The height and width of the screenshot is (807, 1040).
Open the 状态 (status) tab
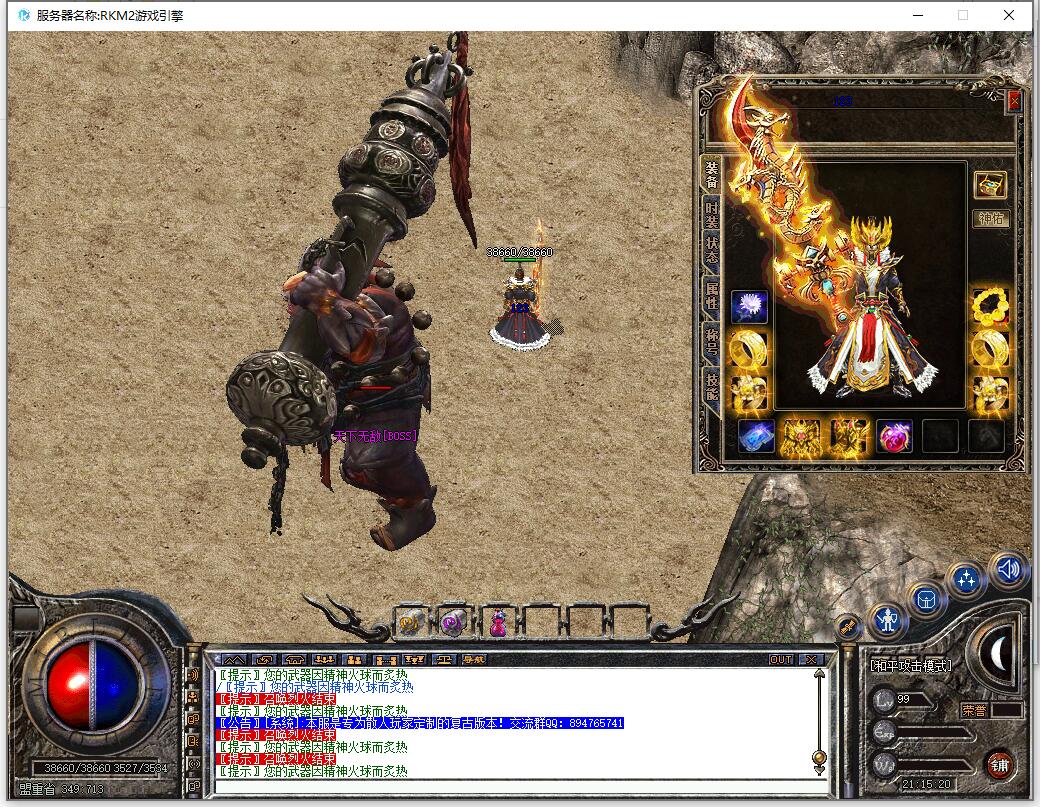(x=711, y=249)
